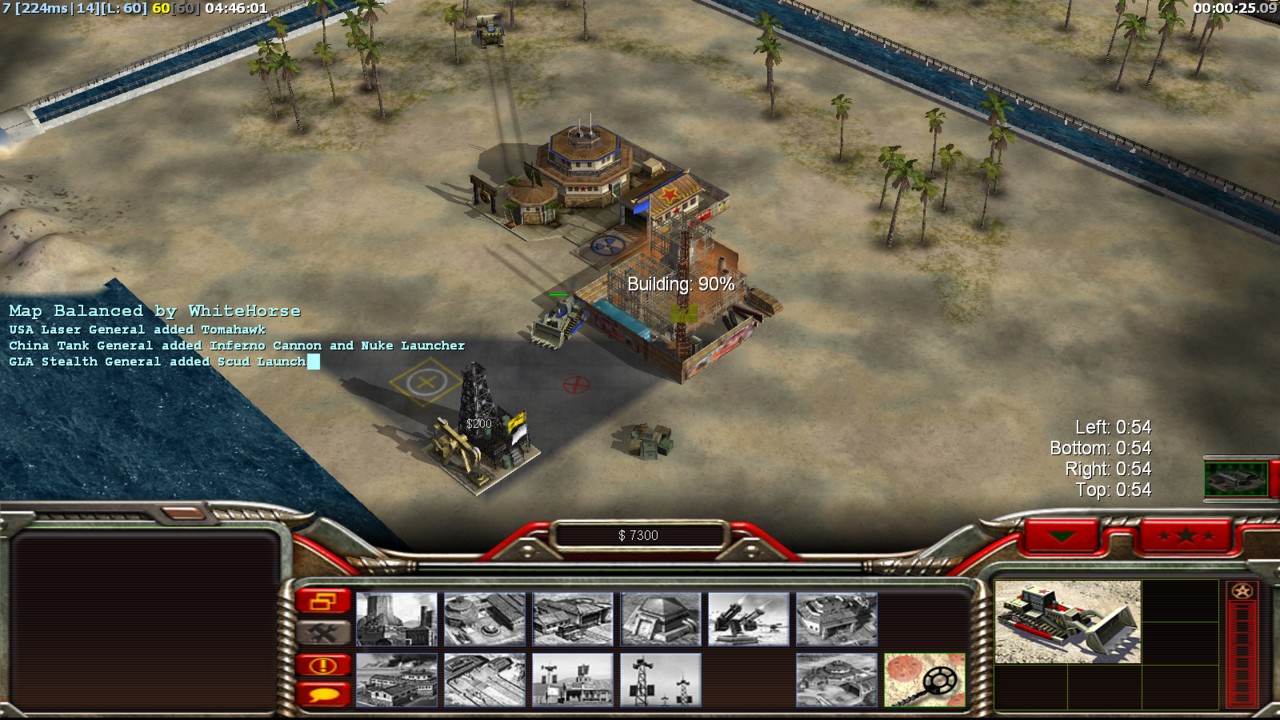Queue a Bunker from the build bar

pyautogui.click(x=661, y=619)
